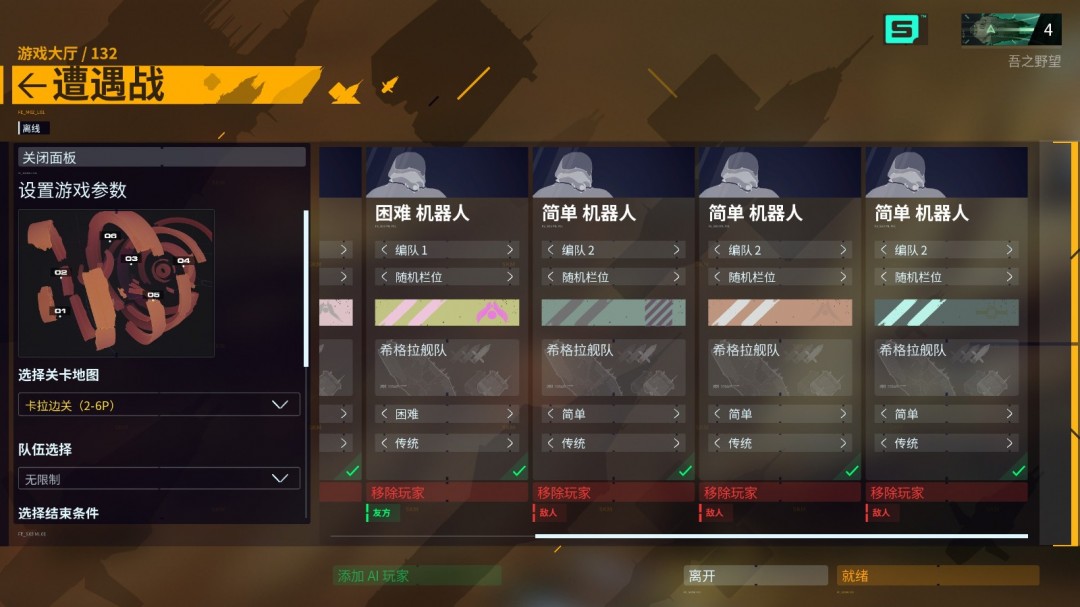Pick the mint-striped teal banner
The width and height of the screenshot is (1080, 607).
click(946, 313)
